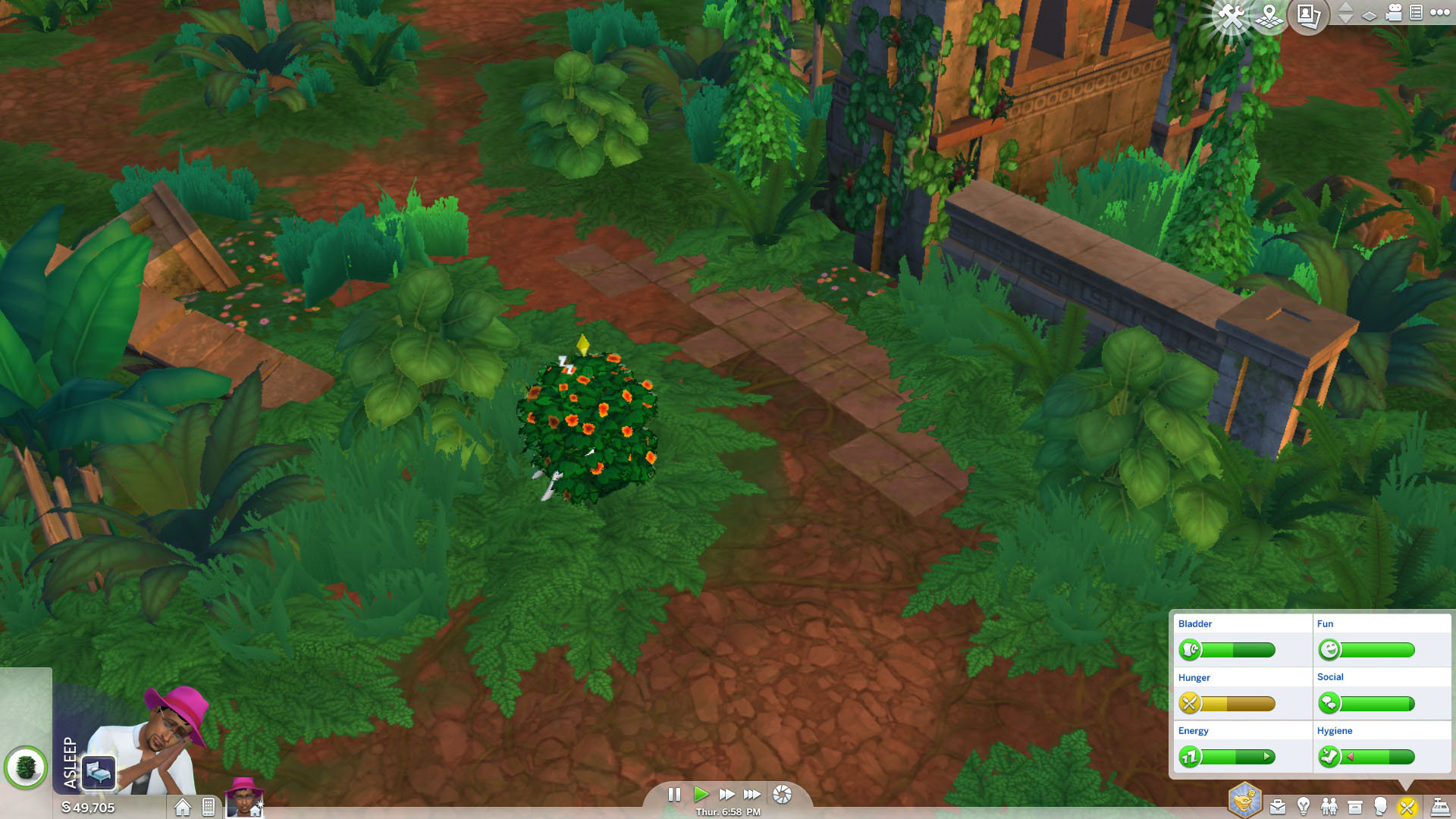Toggle wall cutaway view with the diamond icon
This screenshot has width=1456, height=819.
coord(1369,17)
